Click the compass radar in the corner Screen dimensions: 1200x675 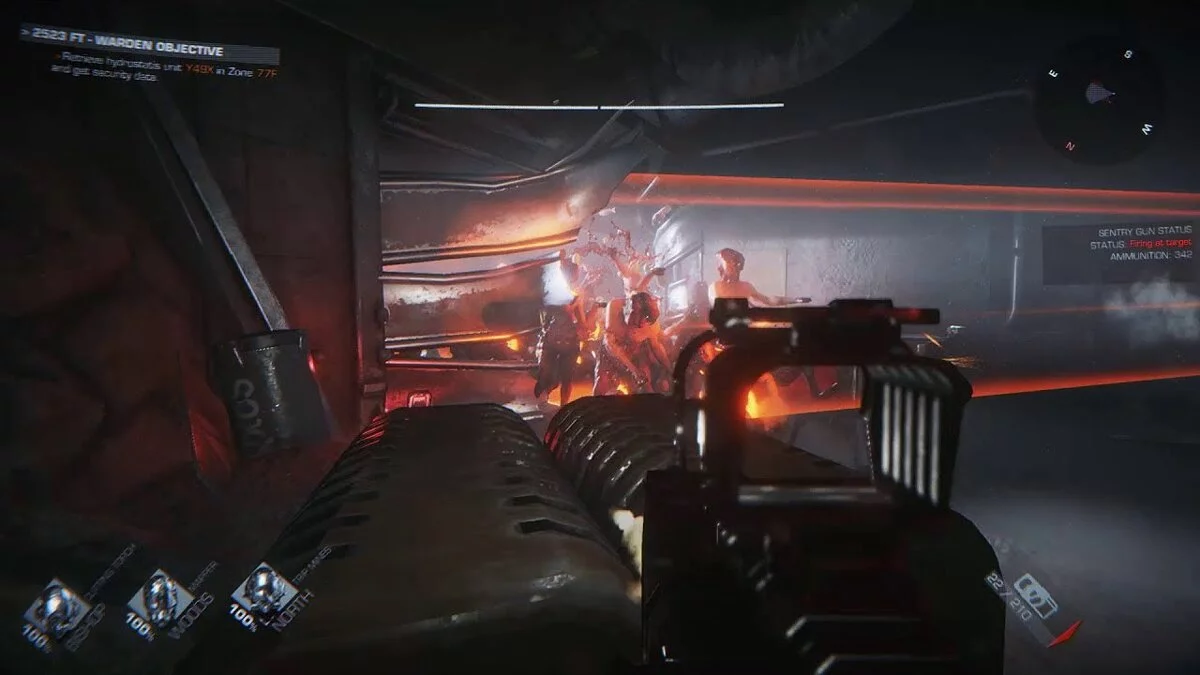pyautogui.click(x=1098, y=96)
